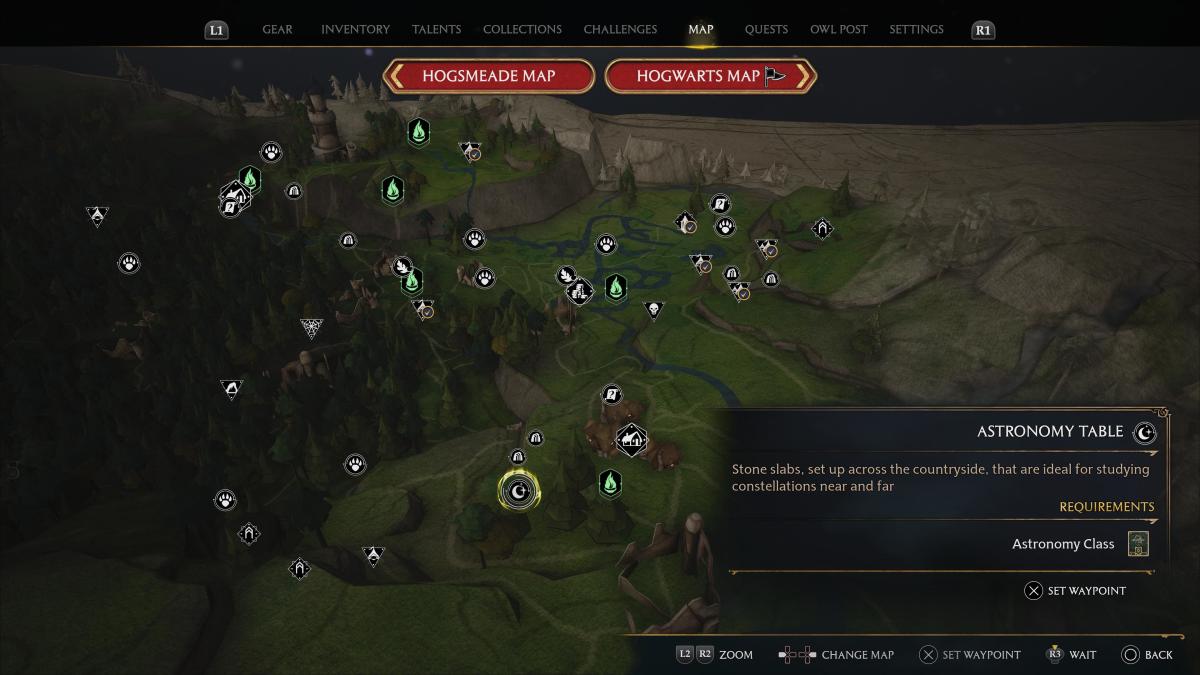The image size is (1200, 675).
Task: Select the hamlet house map marker
Action: (x=631, y=439)
